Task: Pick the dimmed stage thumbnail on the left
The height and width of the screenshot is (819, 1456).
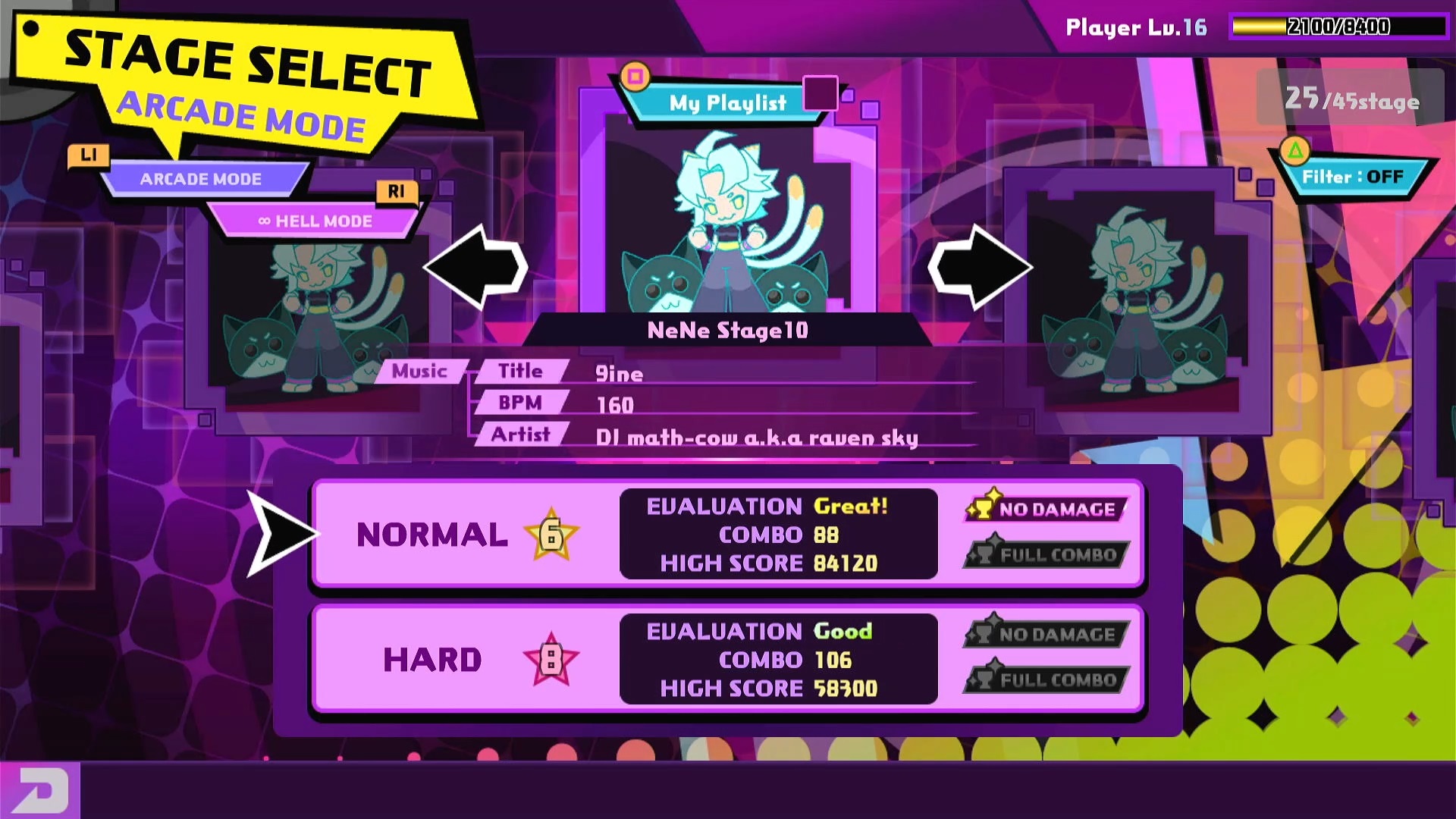Action: pyautogui.click(x=318, y=318)
